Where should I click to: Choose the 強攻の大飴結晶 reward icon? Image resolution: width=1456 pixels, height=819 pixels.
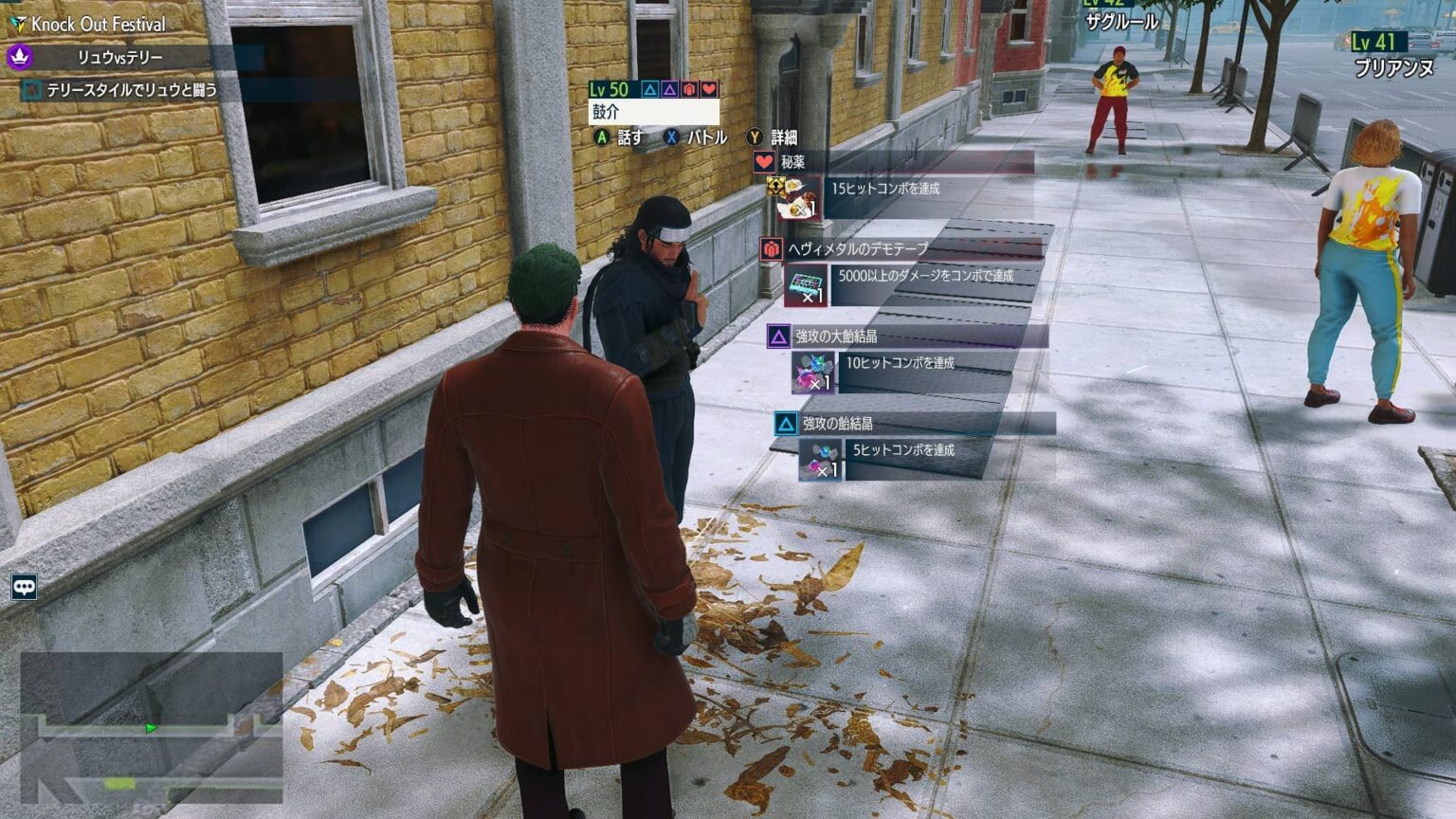point(813,372)
